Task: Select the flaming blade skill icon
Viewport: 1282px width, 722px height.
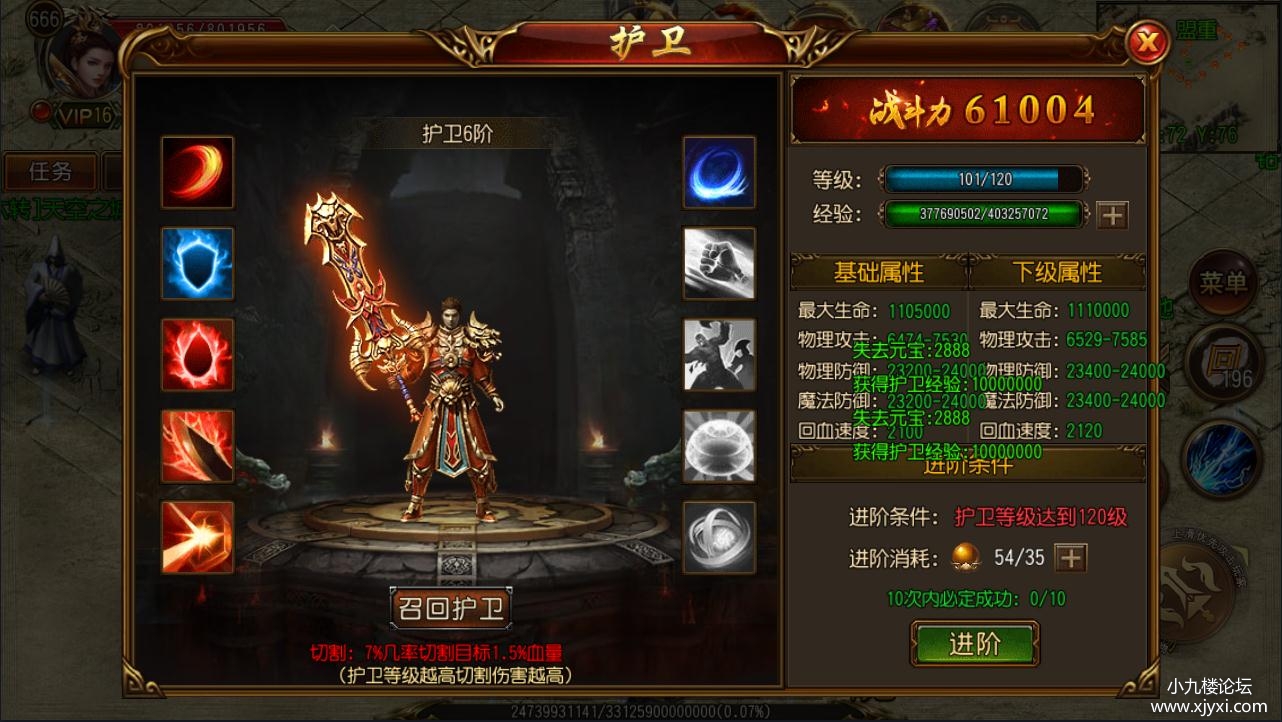Action: 197,446
